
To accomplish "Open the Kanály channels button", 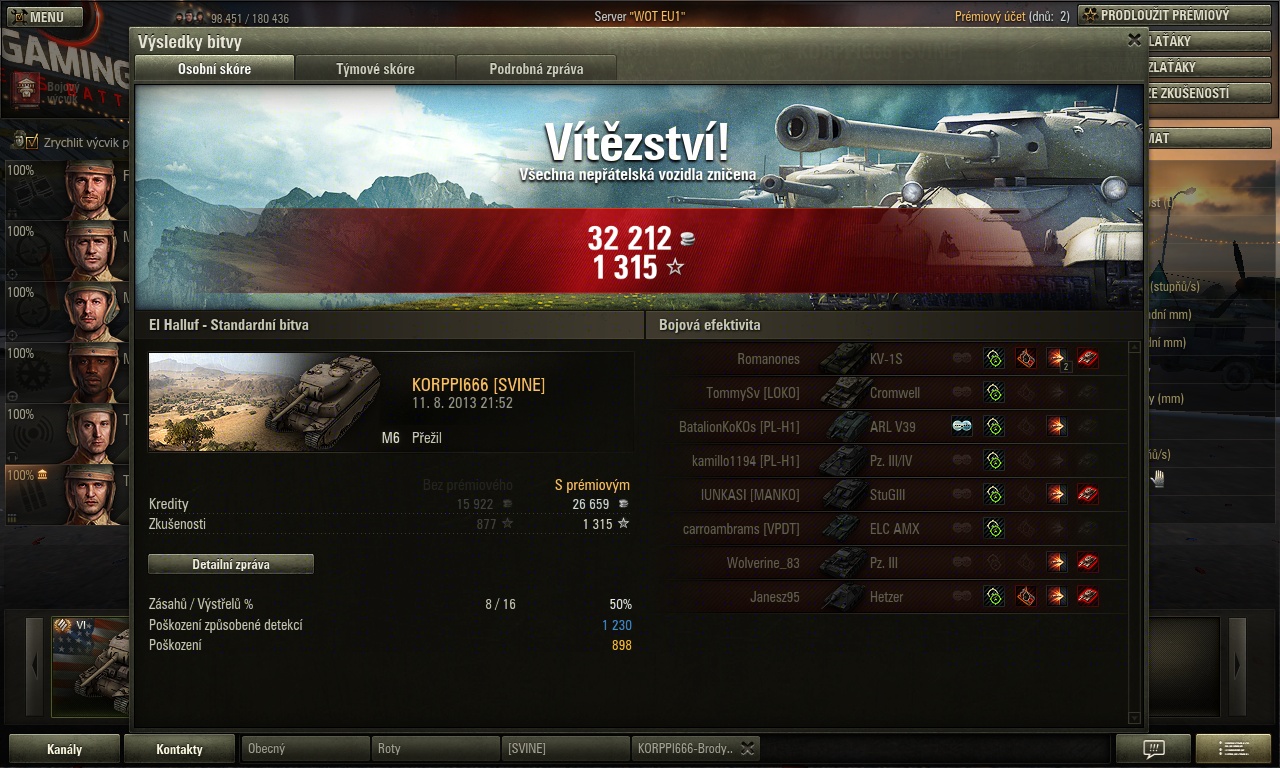I will [x=64, y=749].
